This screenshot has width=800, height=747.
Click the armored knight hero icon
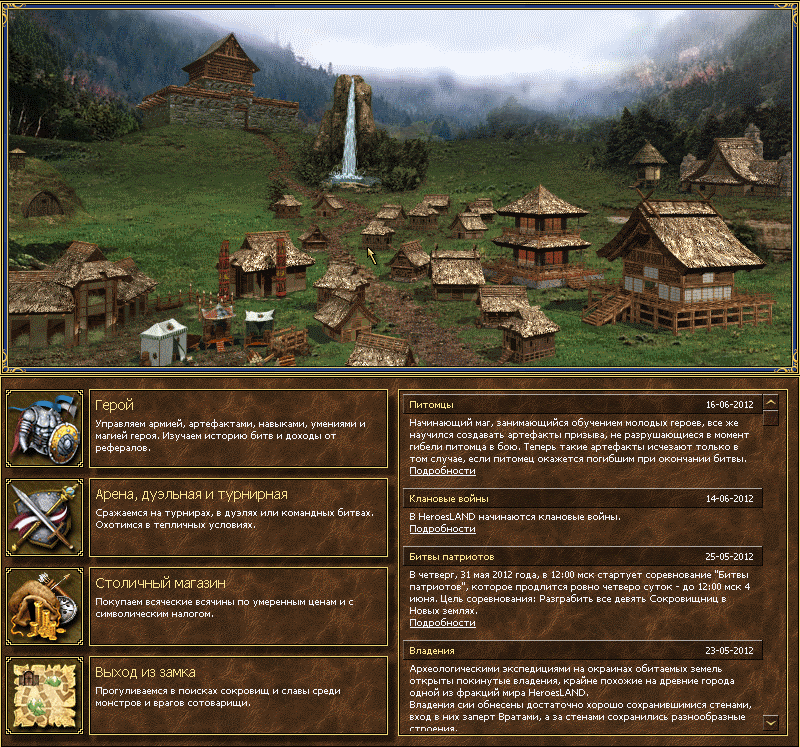click(x=45, y=429)
